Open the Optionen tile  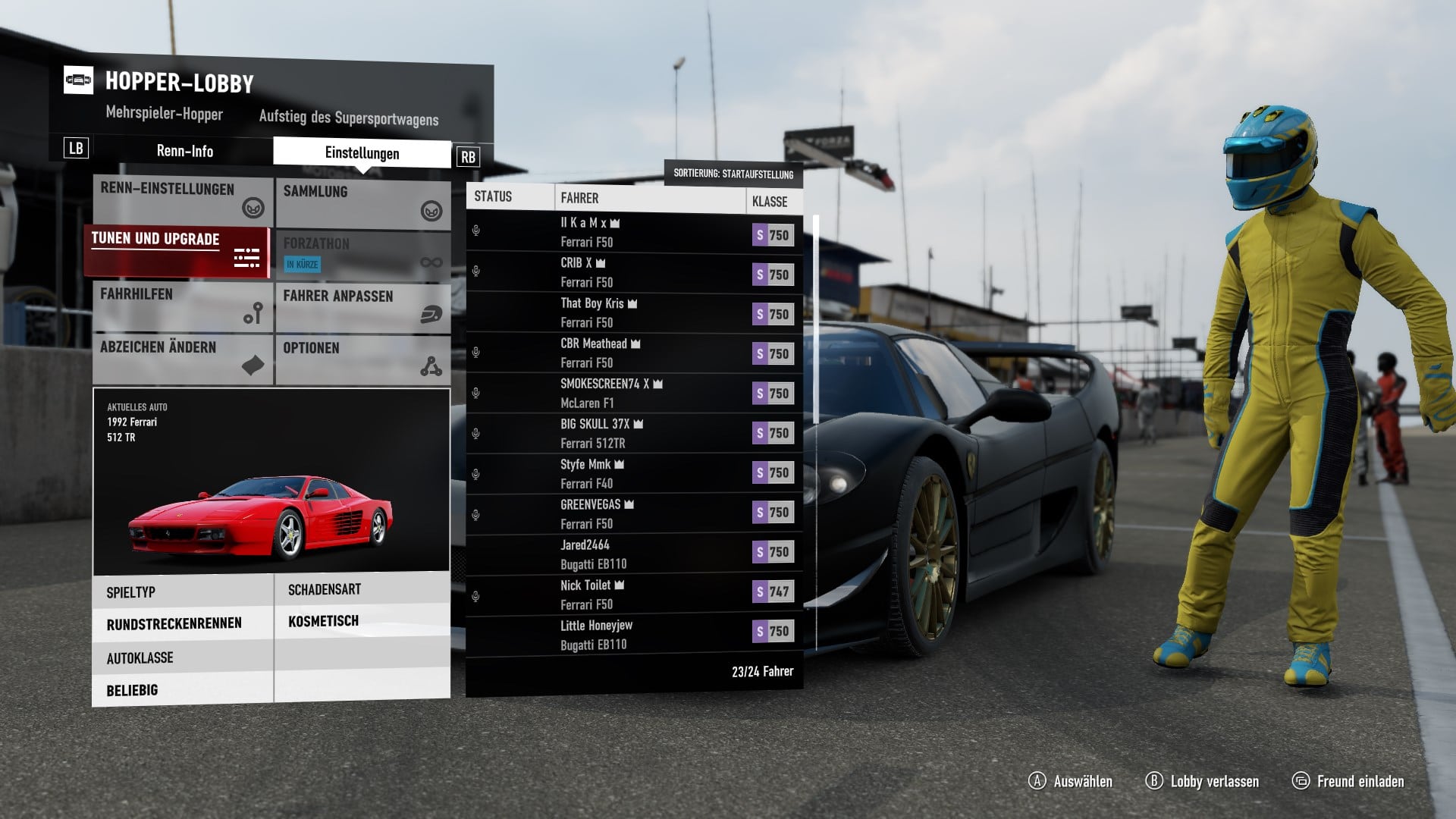(x=362, y=359)
